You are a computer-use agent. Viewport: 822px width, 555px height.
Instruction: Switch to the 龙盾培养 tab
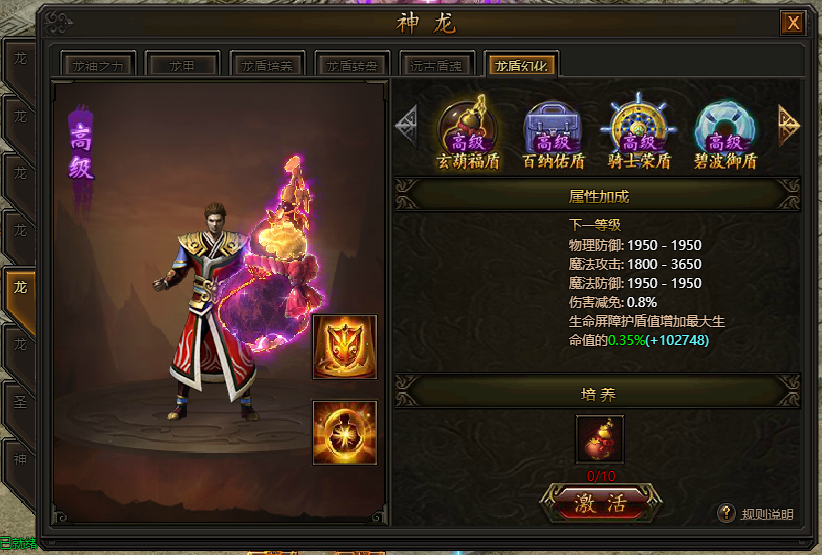pos(266,65)
